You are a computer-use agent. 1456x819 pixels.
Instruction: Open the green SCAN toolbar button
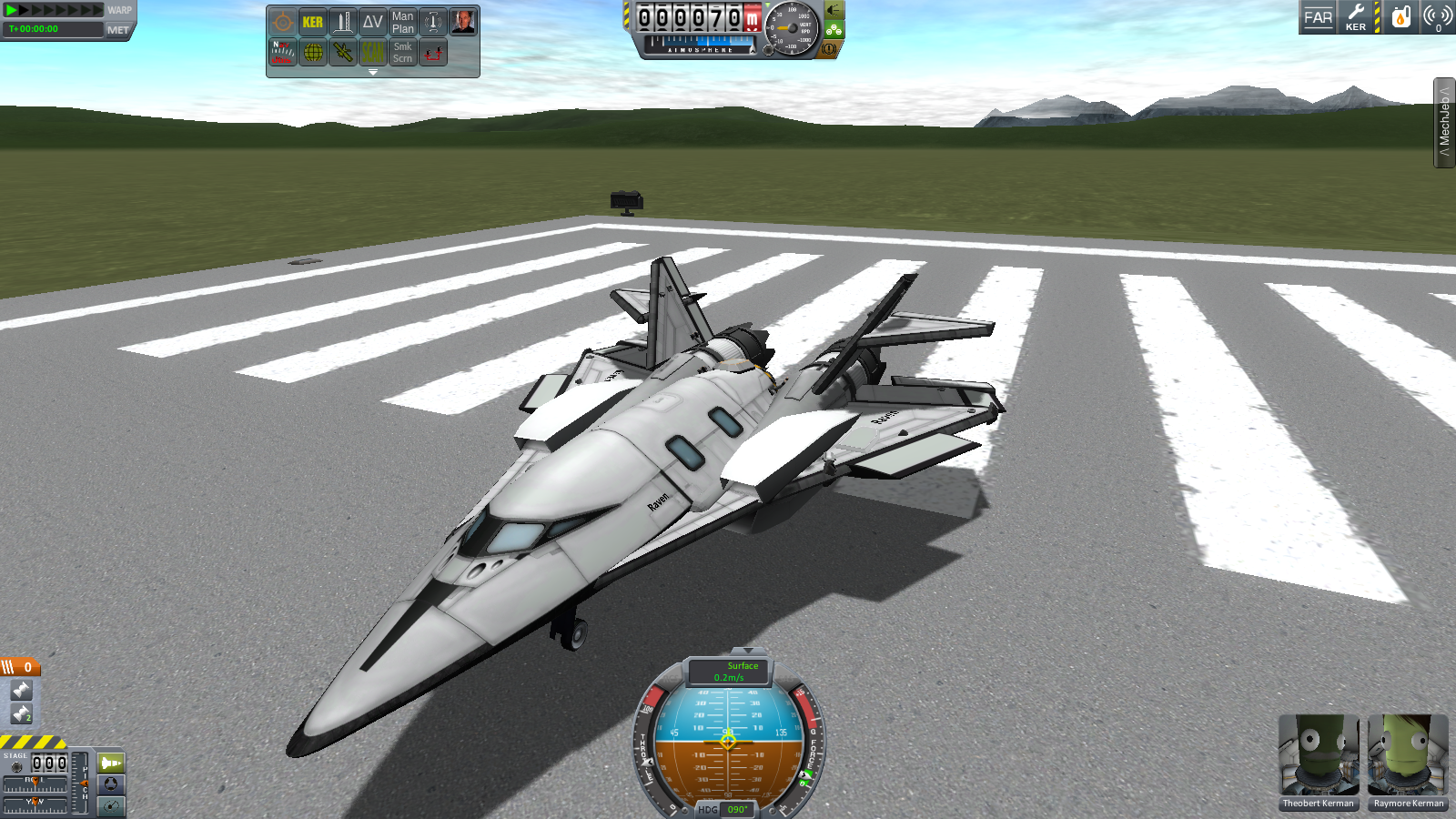click(372, 52)
